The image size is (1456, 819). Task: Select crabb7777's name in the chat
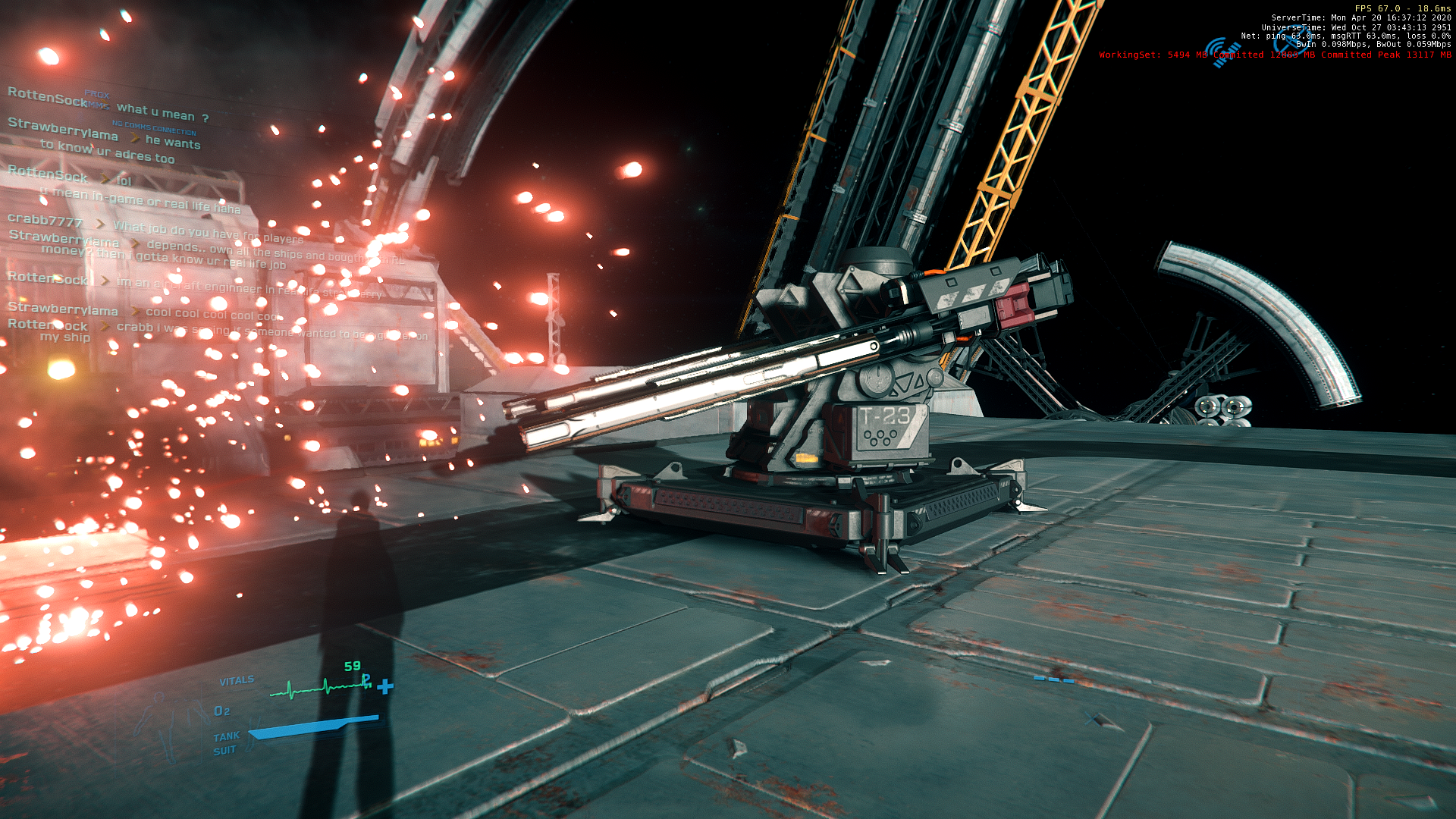45,220
